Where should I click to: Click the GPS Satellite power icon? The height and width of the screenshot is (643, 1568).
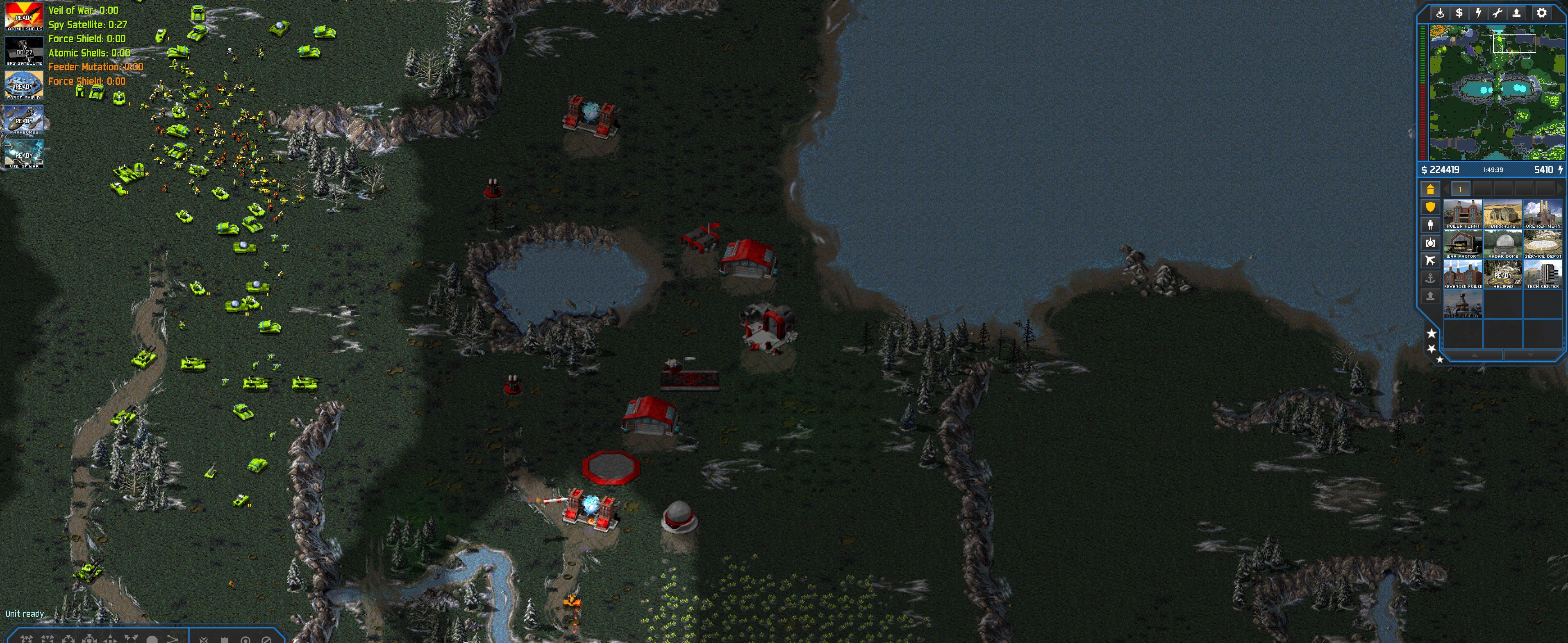24,51
